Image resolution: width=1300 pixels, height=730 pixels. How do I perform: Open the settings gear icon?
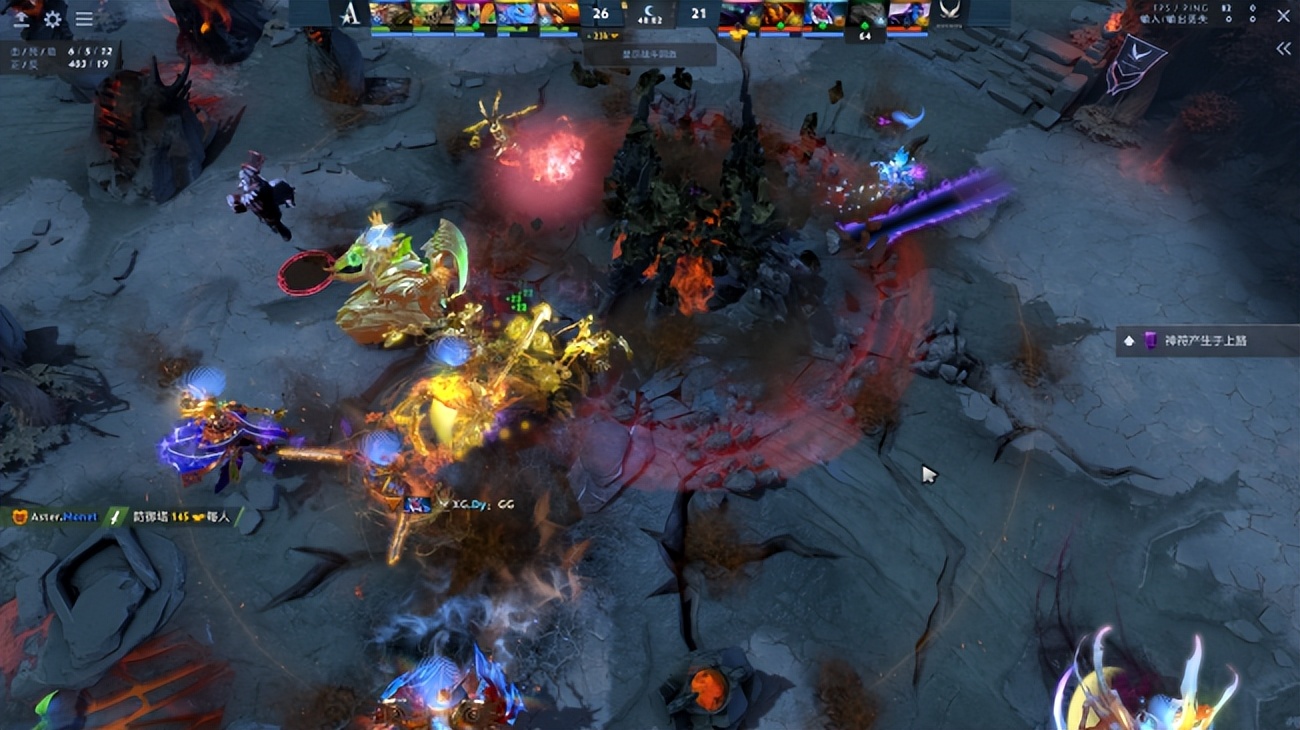(52, 19)
